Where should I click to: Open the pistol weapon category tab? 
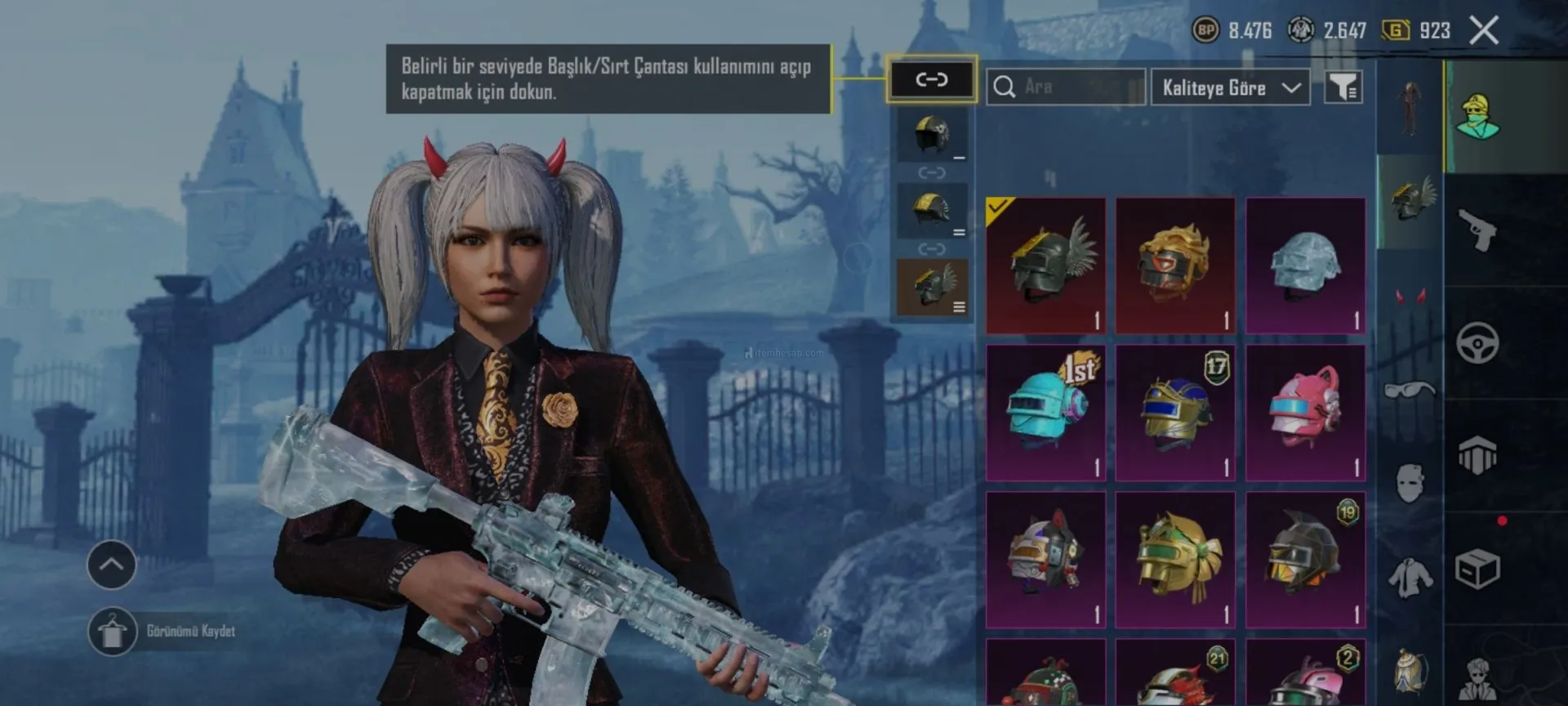coord(1477,230)
